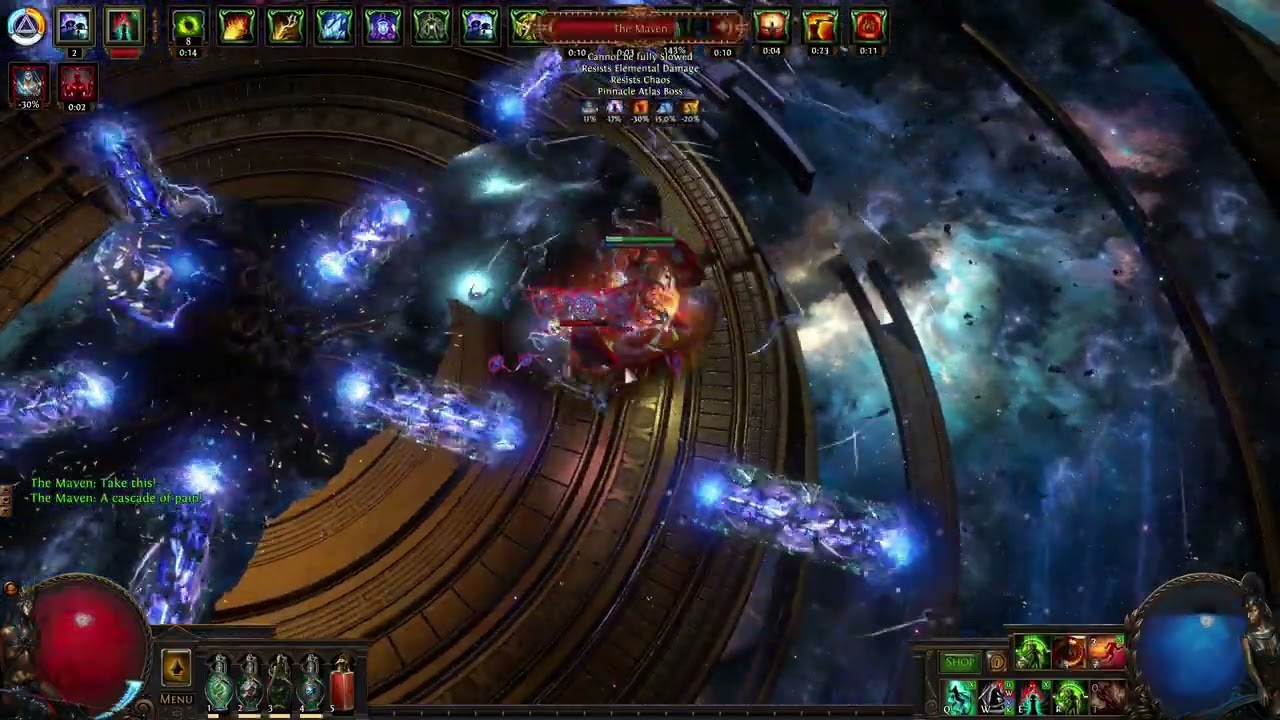
Task: Click the round gold coin icon beside Shop
Action: click(996, 662)
